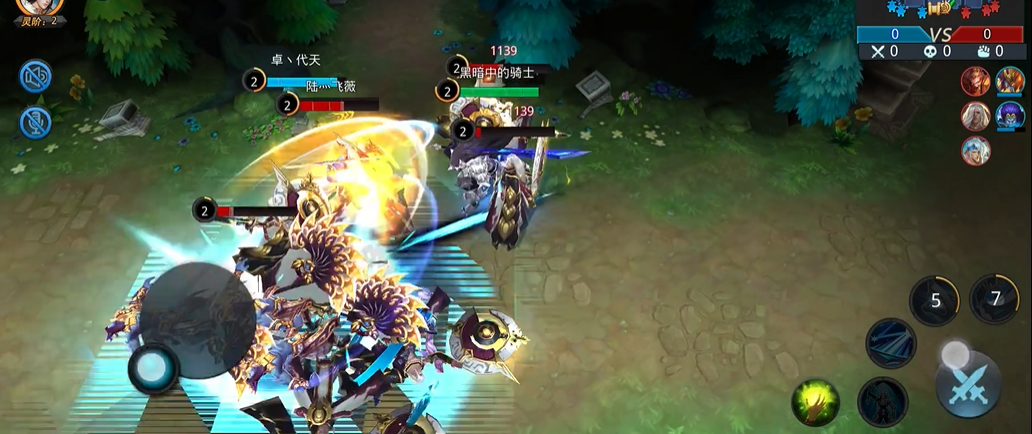Open the VS team kill scoreboard
The height and width of the screenshot is (434, 1032).
[x=940, y=34]
